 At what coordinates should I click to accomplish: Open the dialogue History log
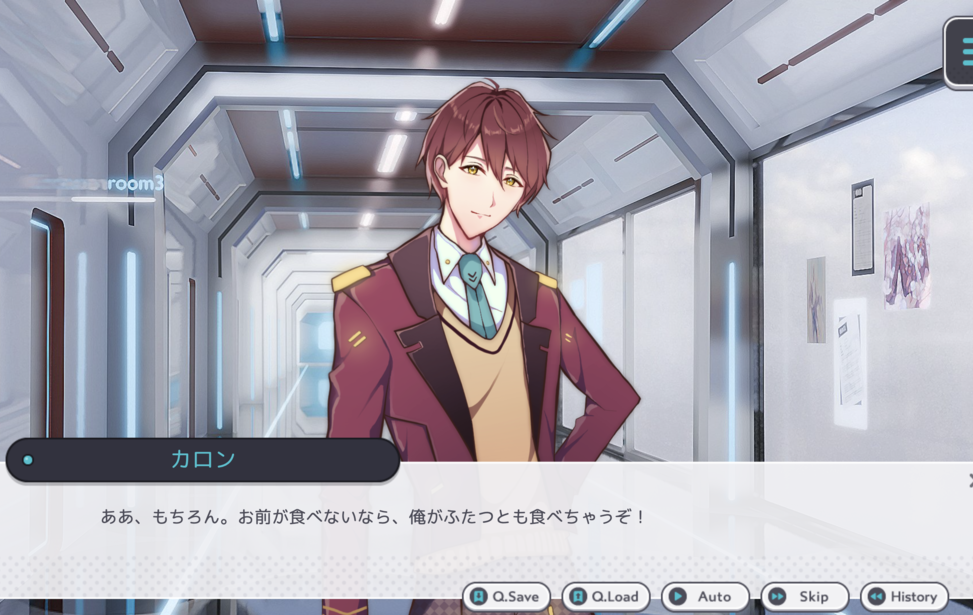coord(904,597)
